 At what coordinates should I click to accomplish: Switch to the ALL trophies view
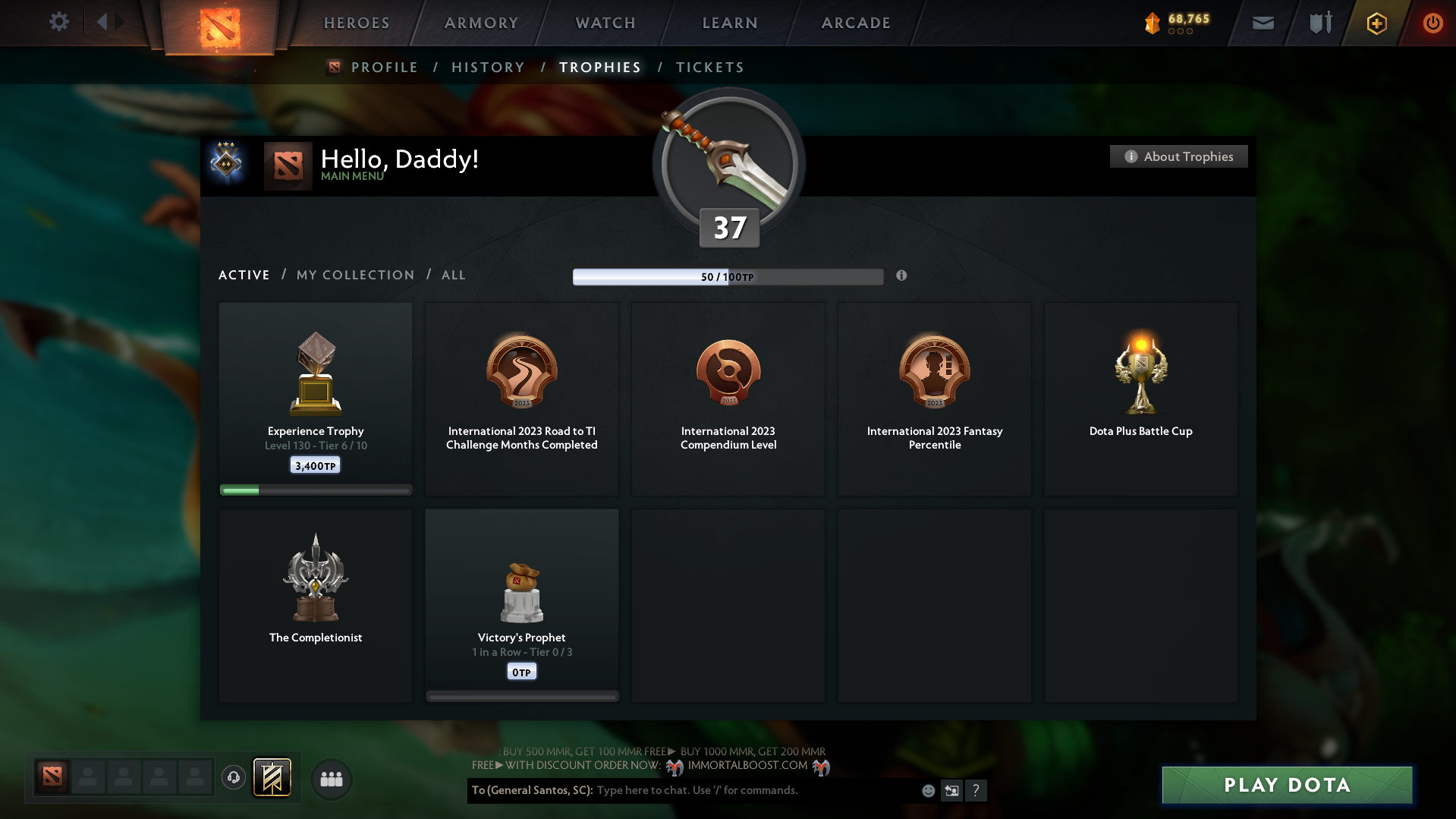[453, 275]
